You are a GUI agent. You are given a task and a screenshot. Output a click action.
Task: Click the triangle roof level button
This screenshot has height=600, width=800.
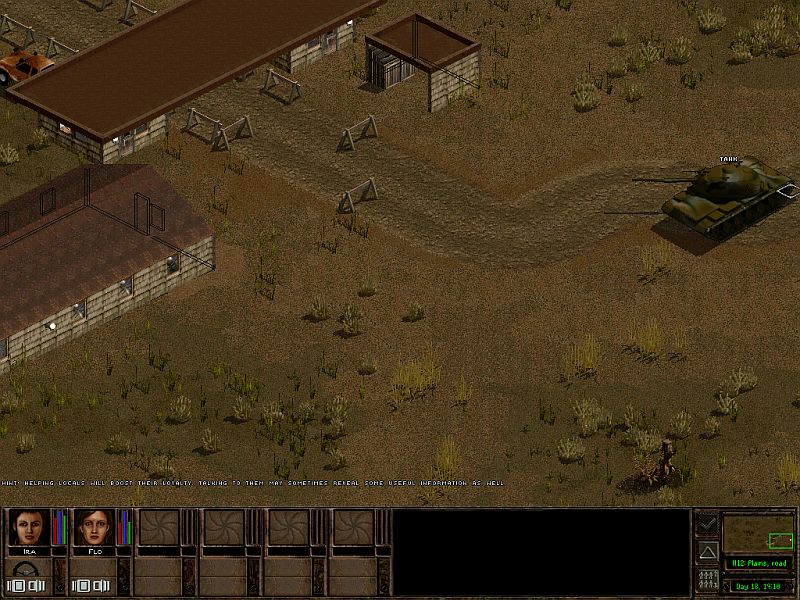707,551
